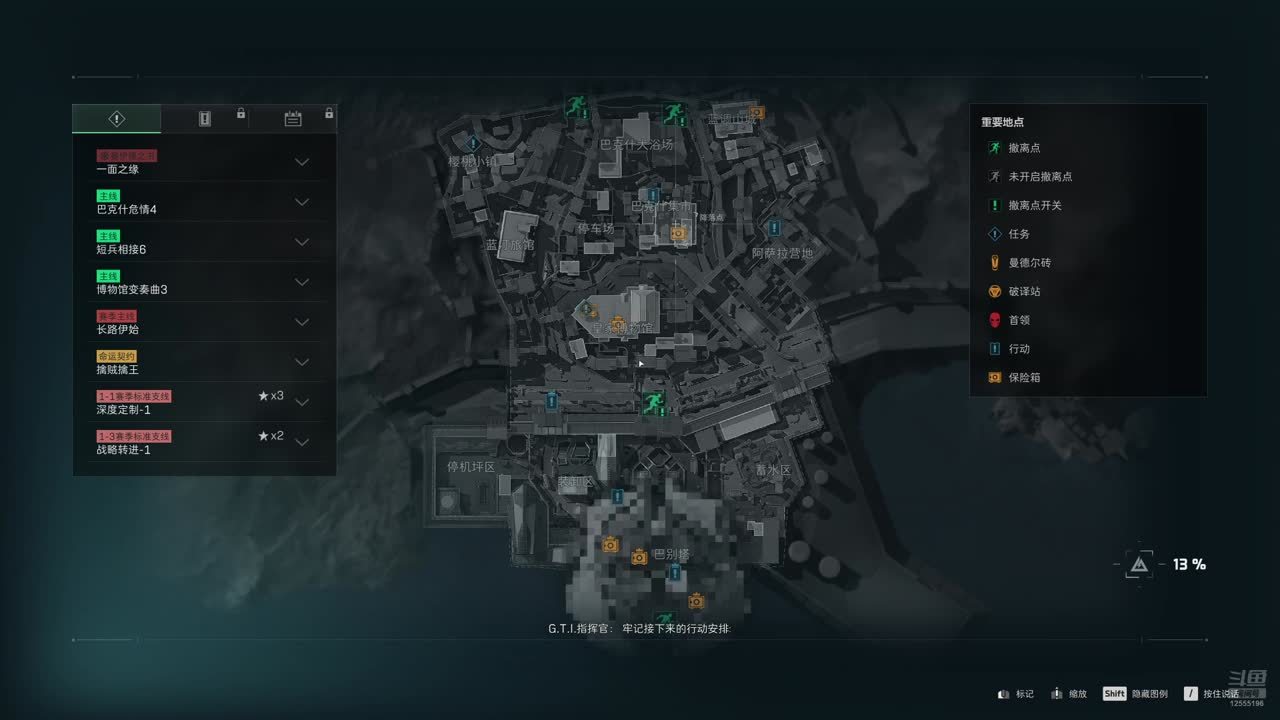
Task: Expand the 战略转进-1 side quest
Action: pyautogui.click(x=301, y=442)
